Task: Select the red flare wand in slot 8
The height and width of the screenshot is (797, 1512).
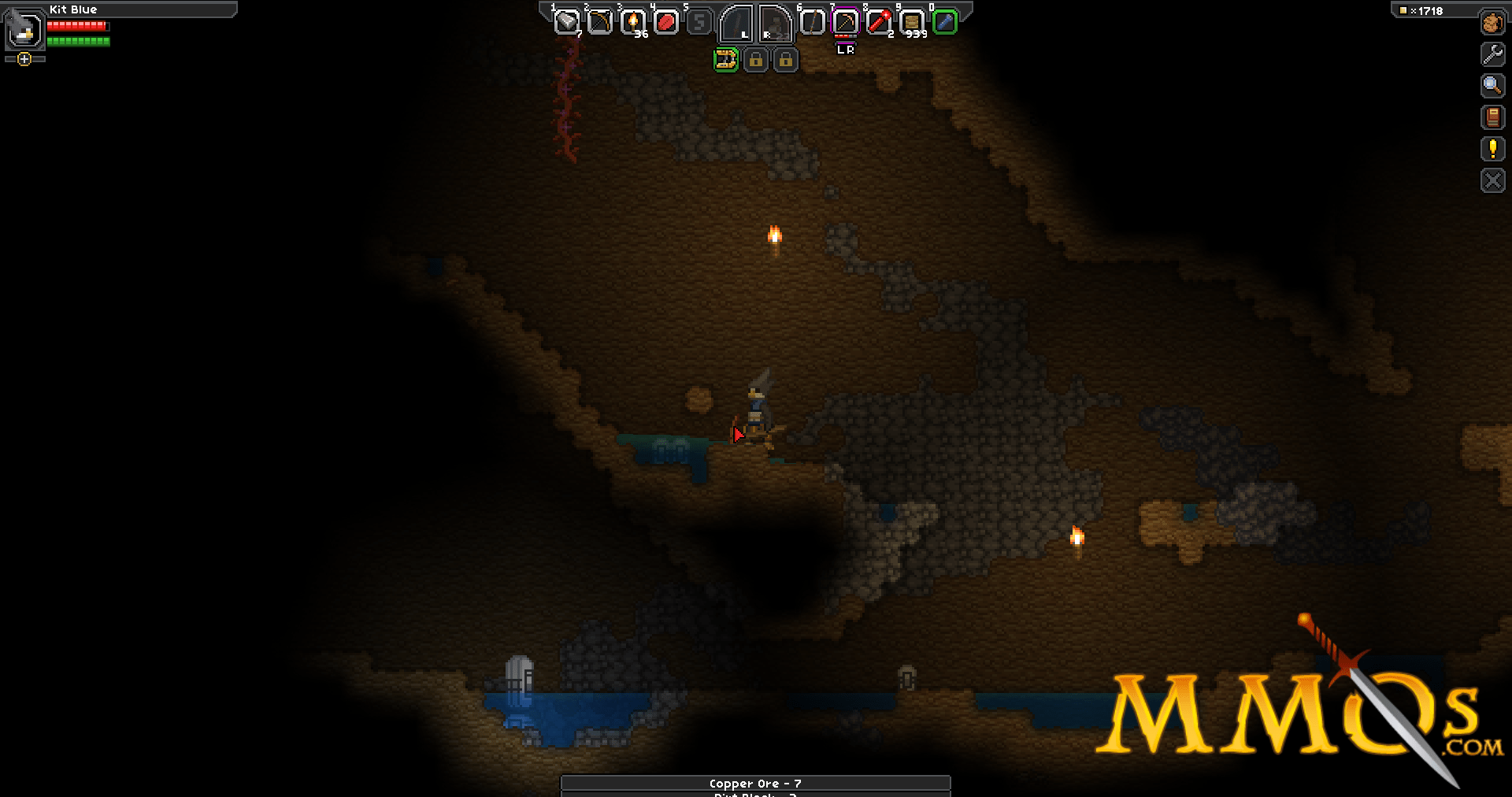Action: coord(880,21)
